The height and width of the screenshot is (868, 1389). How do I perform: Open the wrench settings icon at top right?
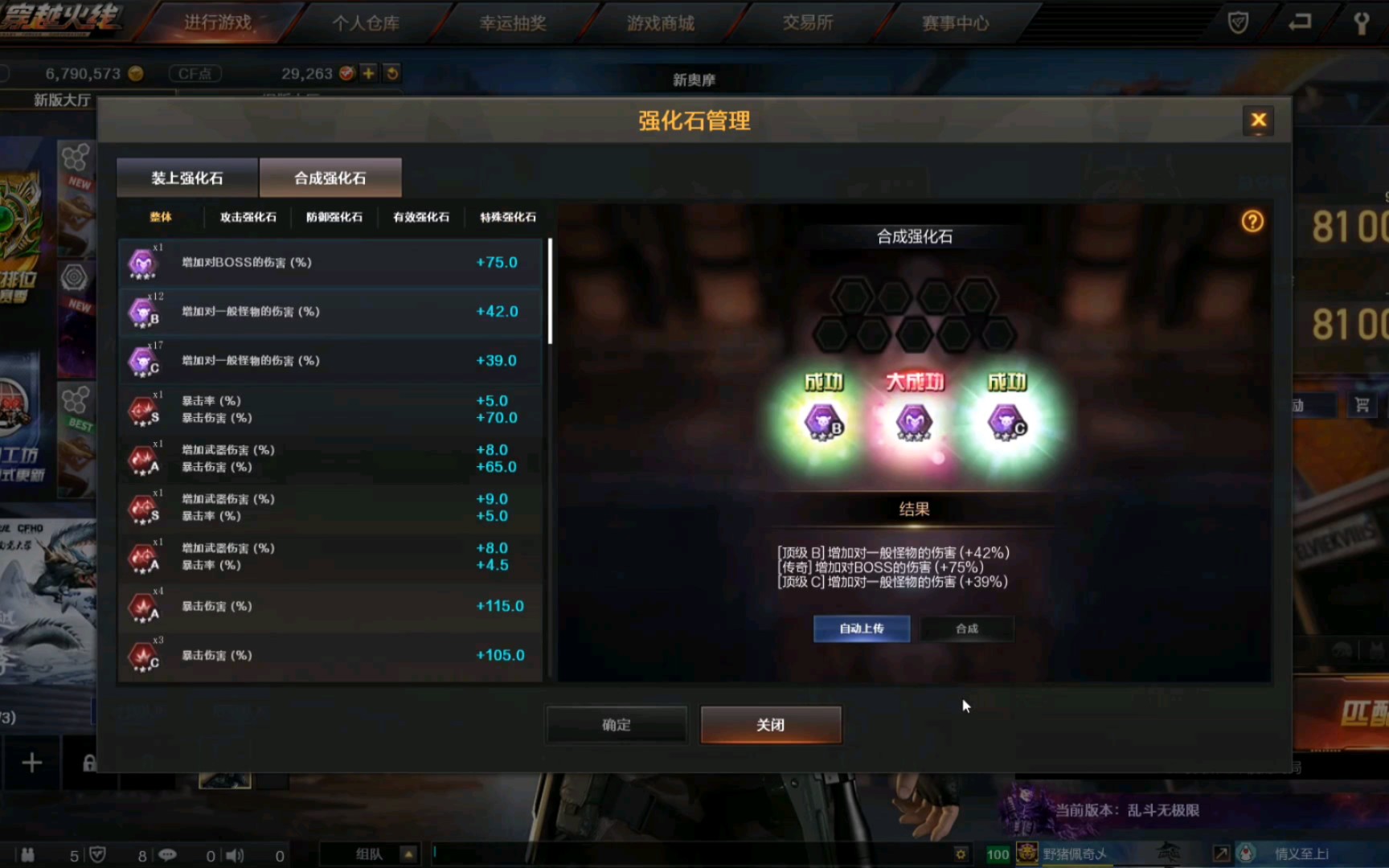1361,23
